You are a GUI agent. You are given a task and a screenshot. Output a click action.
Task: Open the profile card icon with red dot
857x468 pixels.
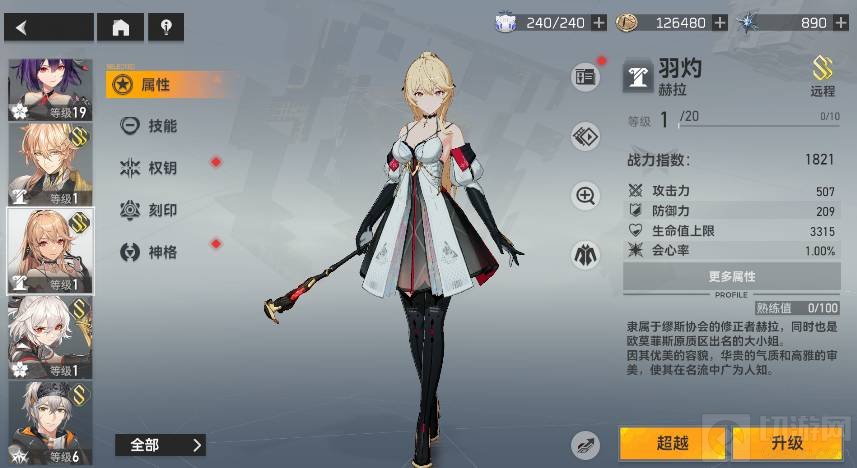click(585, 76)
